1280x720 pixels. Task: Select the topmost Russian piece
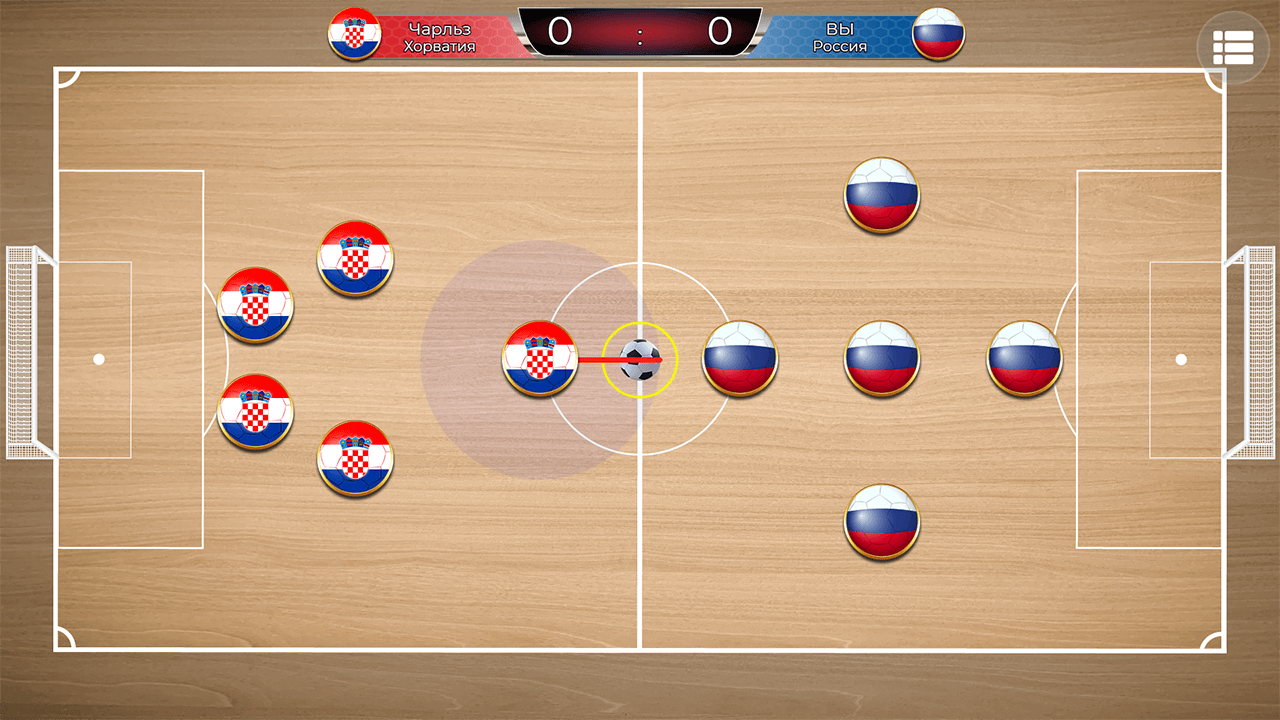881,196
